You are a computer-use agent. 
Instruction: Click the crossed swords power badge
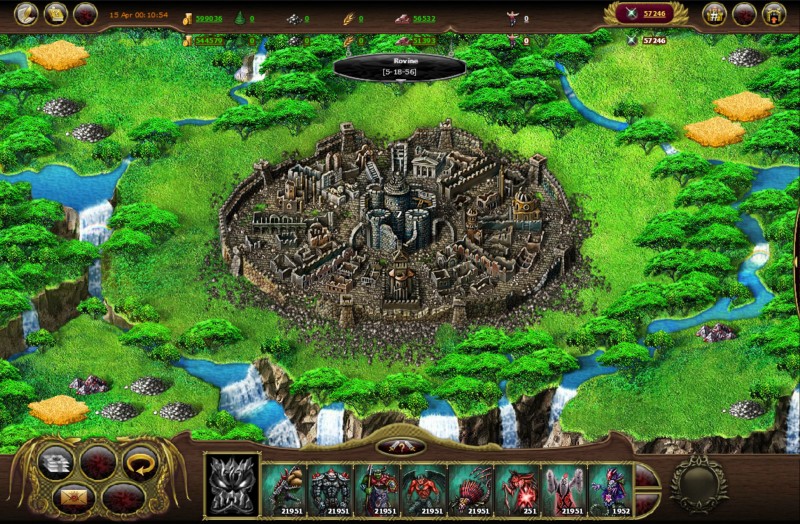(x=645, y=13)
